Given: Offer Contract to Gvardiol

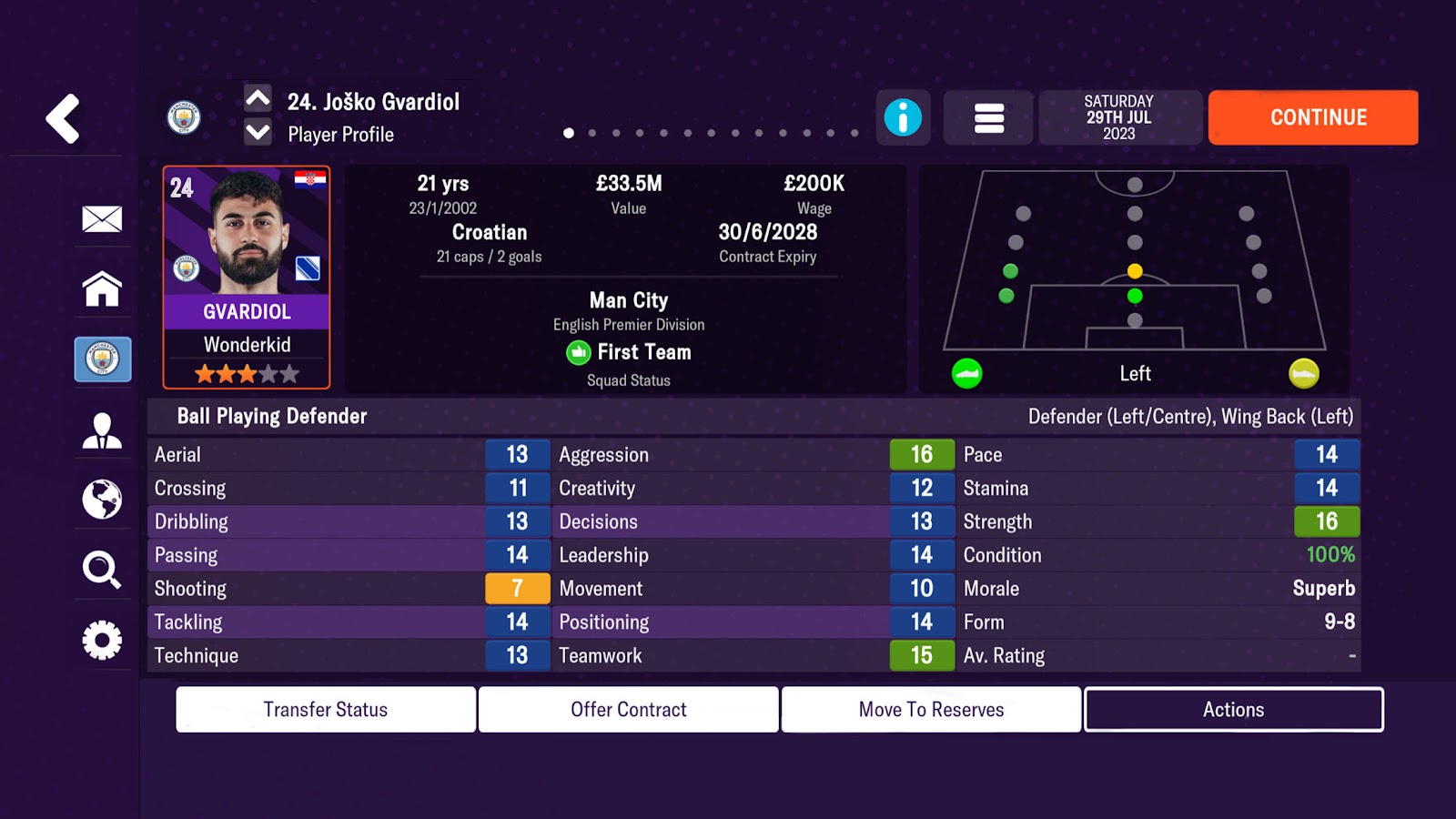Looking at the screenshot, I should coord(629,710).
